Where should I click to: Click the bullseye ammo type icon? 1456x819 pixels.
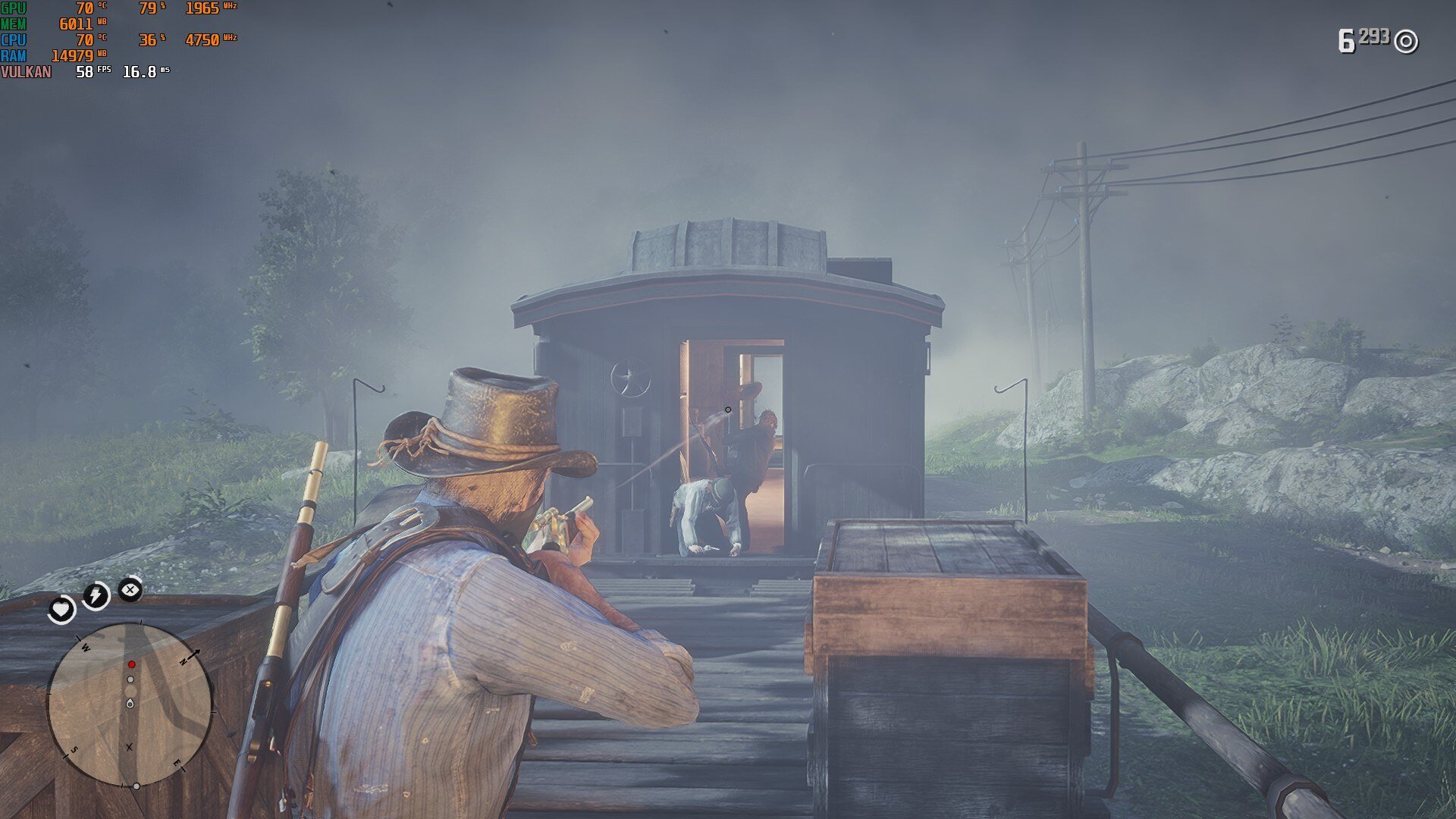(x=1406, y=41)
